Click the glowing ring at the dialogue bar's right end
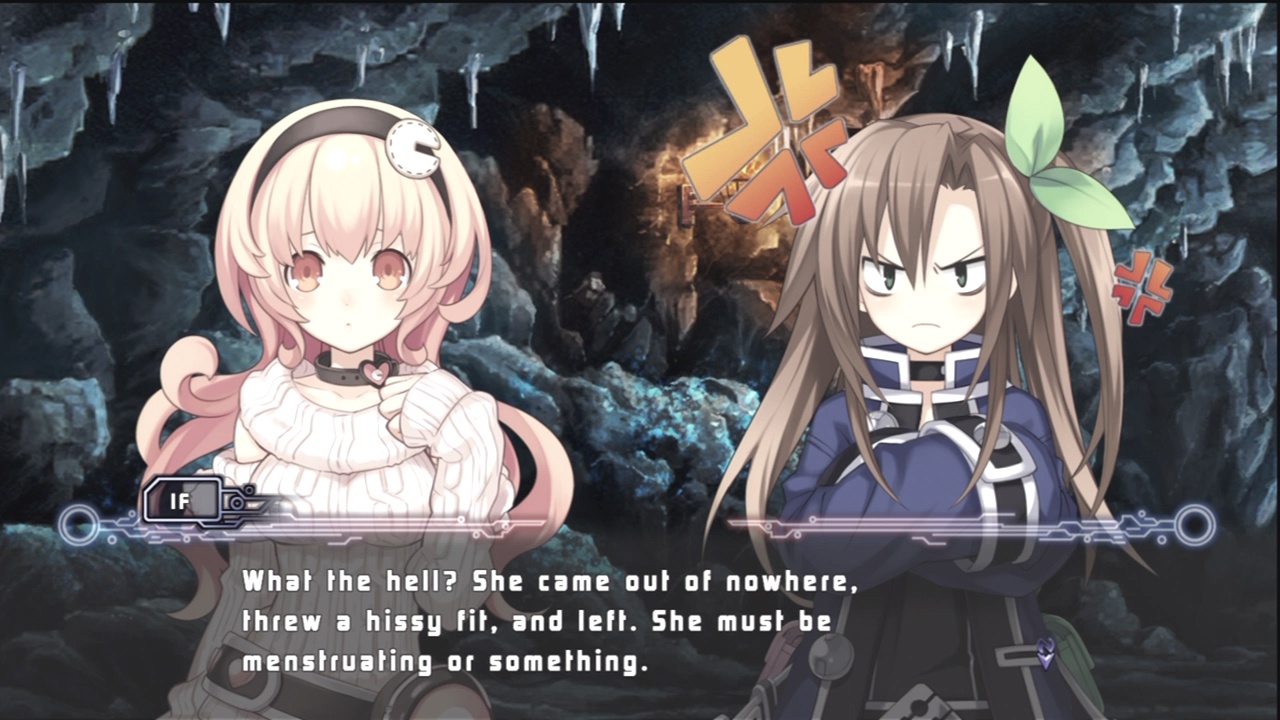Image resolution: width=1280 pixels, height=720 pixels. pyautogui.click(x=1195, y=522)
